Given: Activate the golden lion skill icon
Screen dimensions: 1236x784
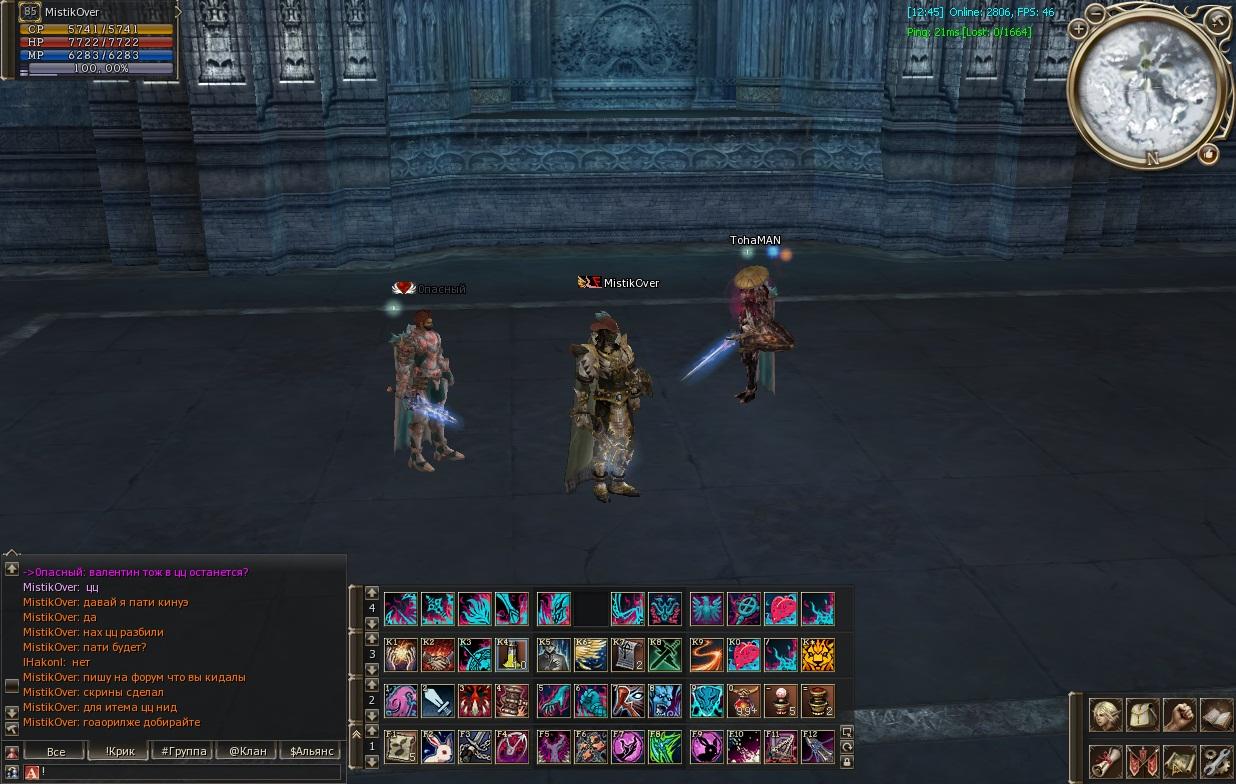Looking at the screenshot, I should [817, 655].
